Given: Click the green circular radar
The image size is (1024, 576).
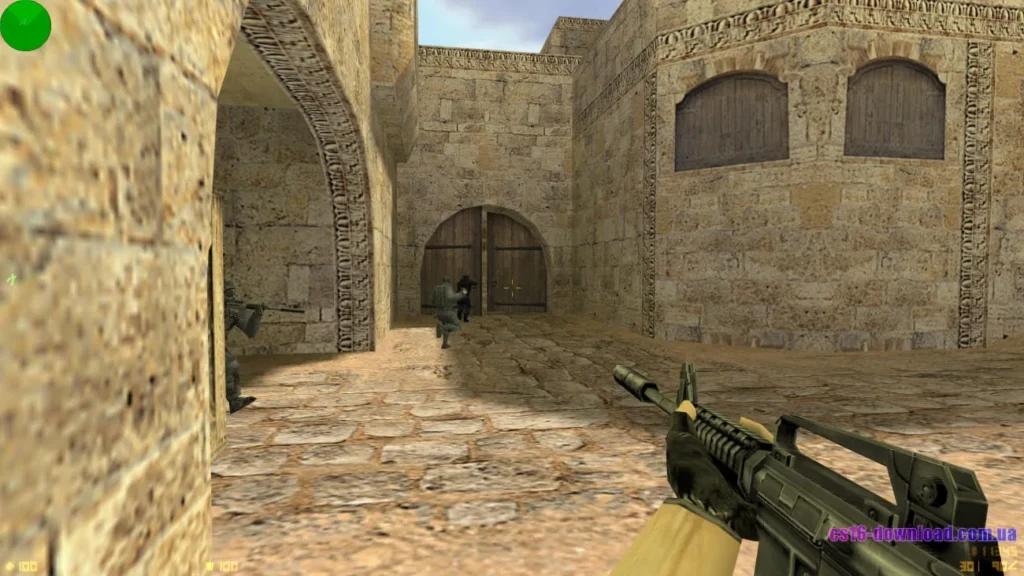Looking at the screenshot, I should [25, 25].
